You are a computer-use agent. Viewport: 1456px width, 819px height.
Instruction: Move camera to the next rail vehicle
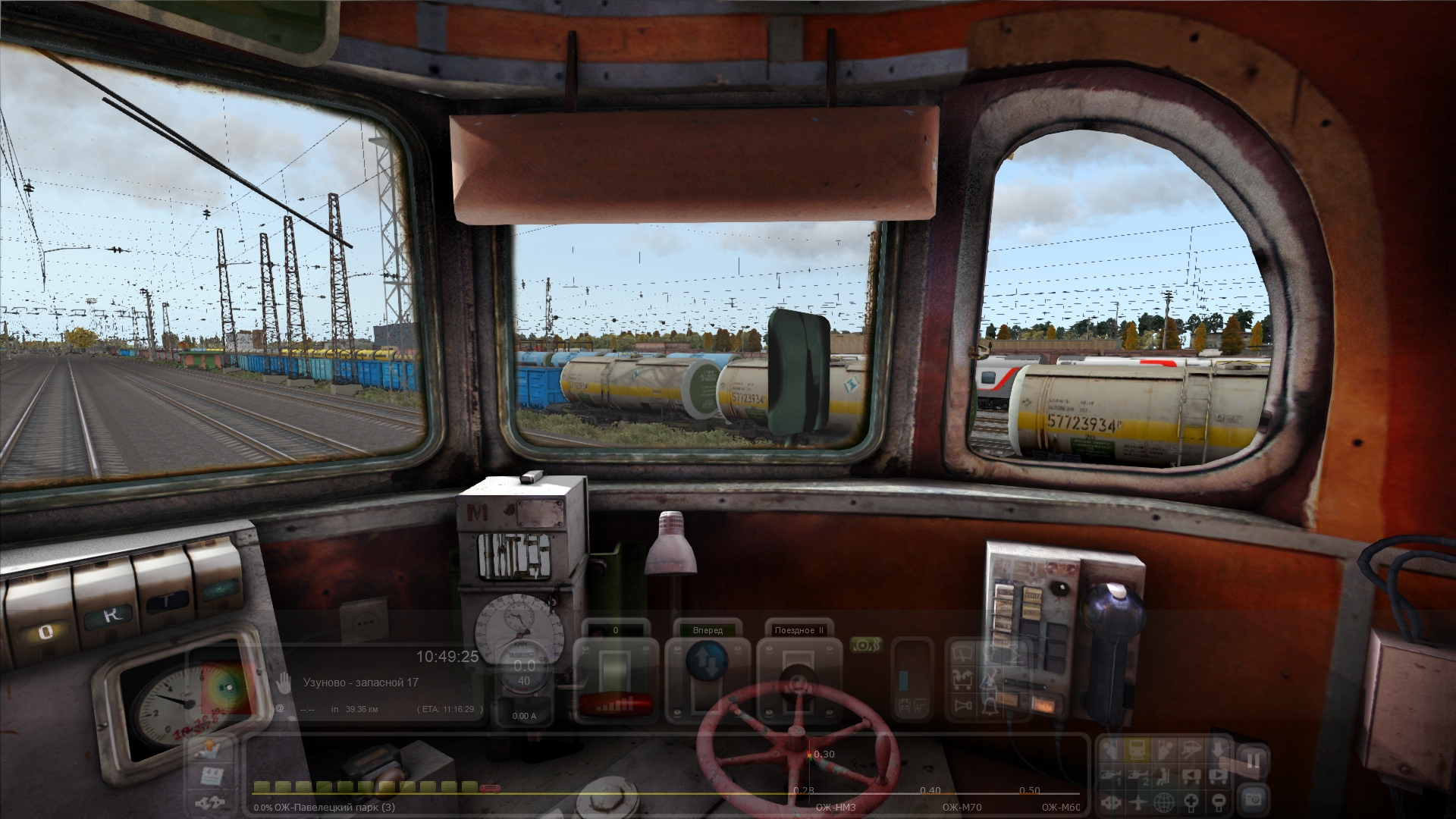click(1219, 777)
